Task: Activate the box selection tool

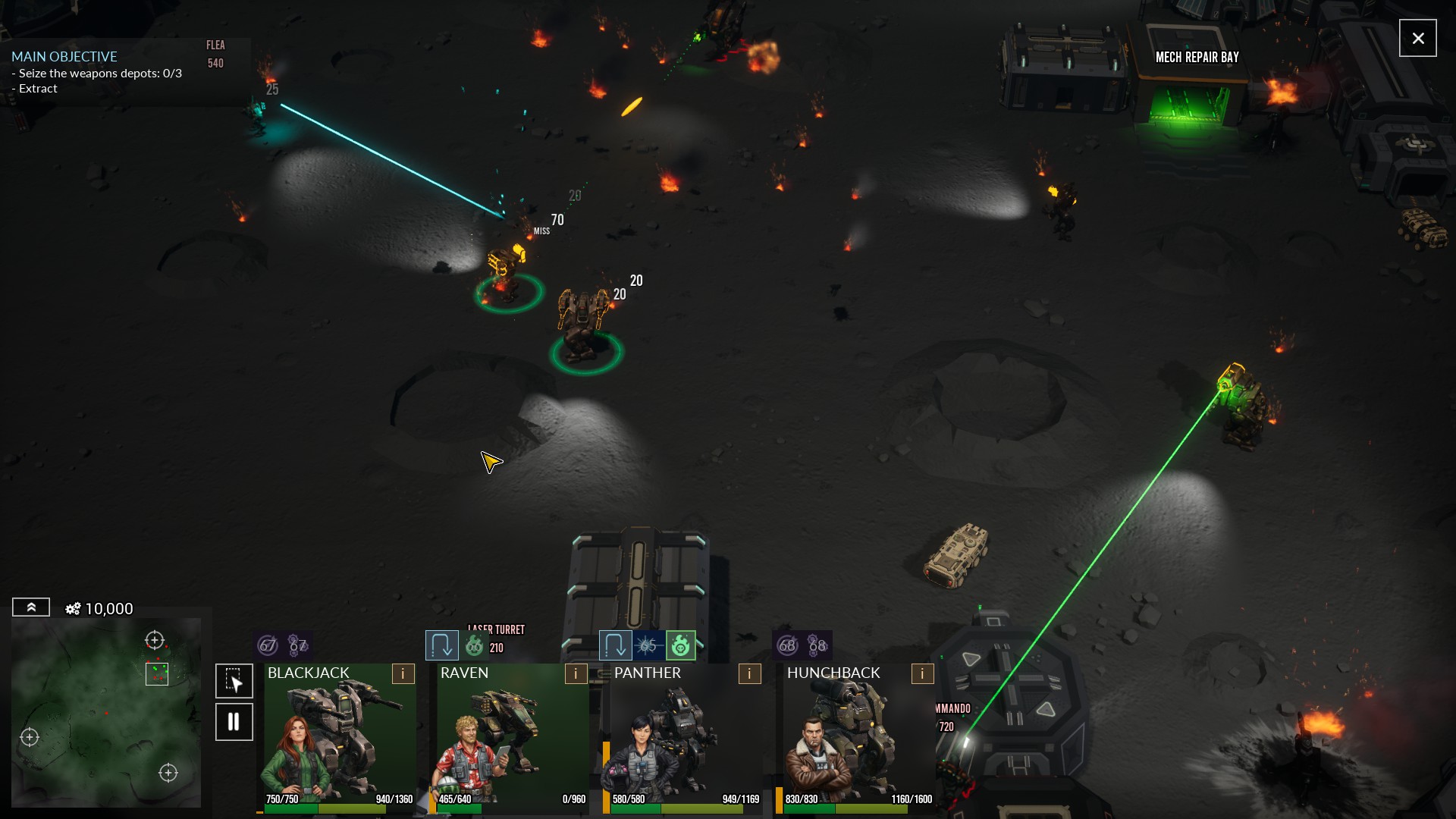Action: 234,680
